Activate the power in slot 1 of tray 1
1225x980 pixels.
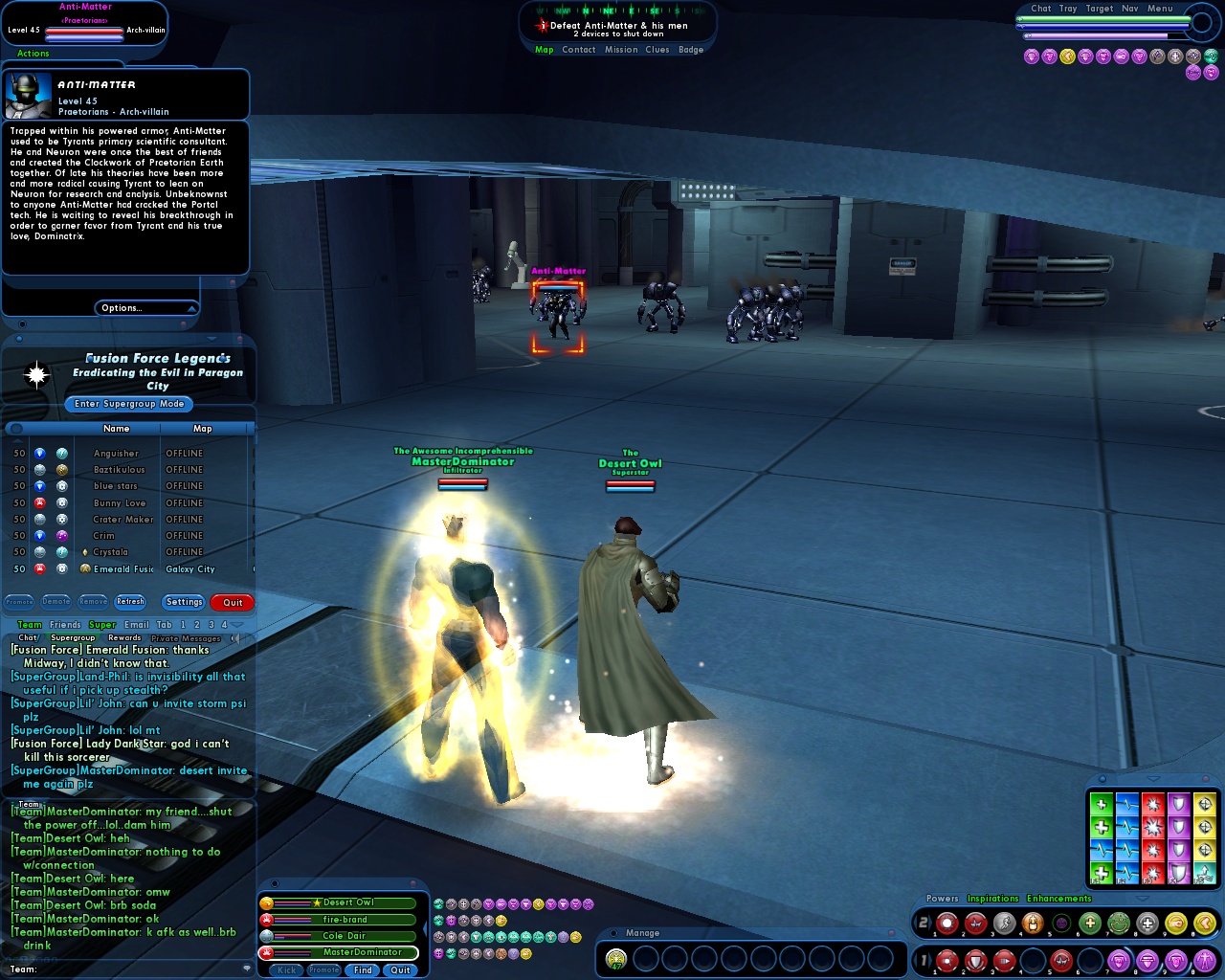947,960
